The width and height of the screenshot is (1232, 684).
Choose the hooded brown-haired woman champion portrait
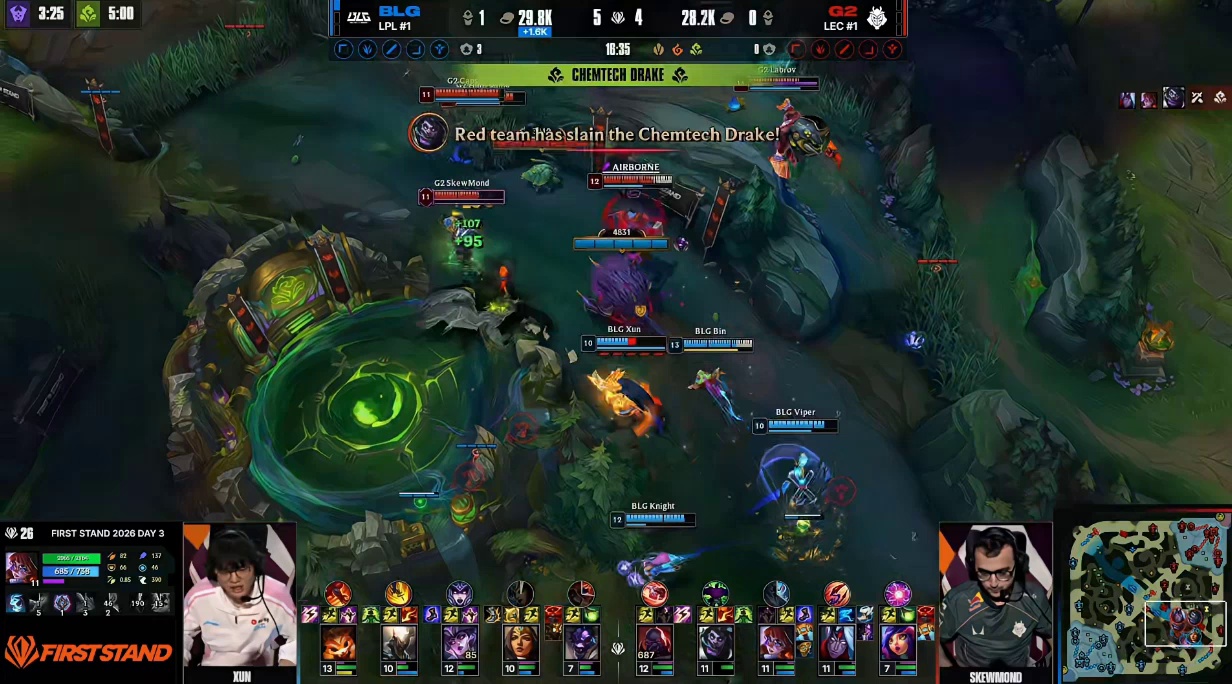point(520,642)
